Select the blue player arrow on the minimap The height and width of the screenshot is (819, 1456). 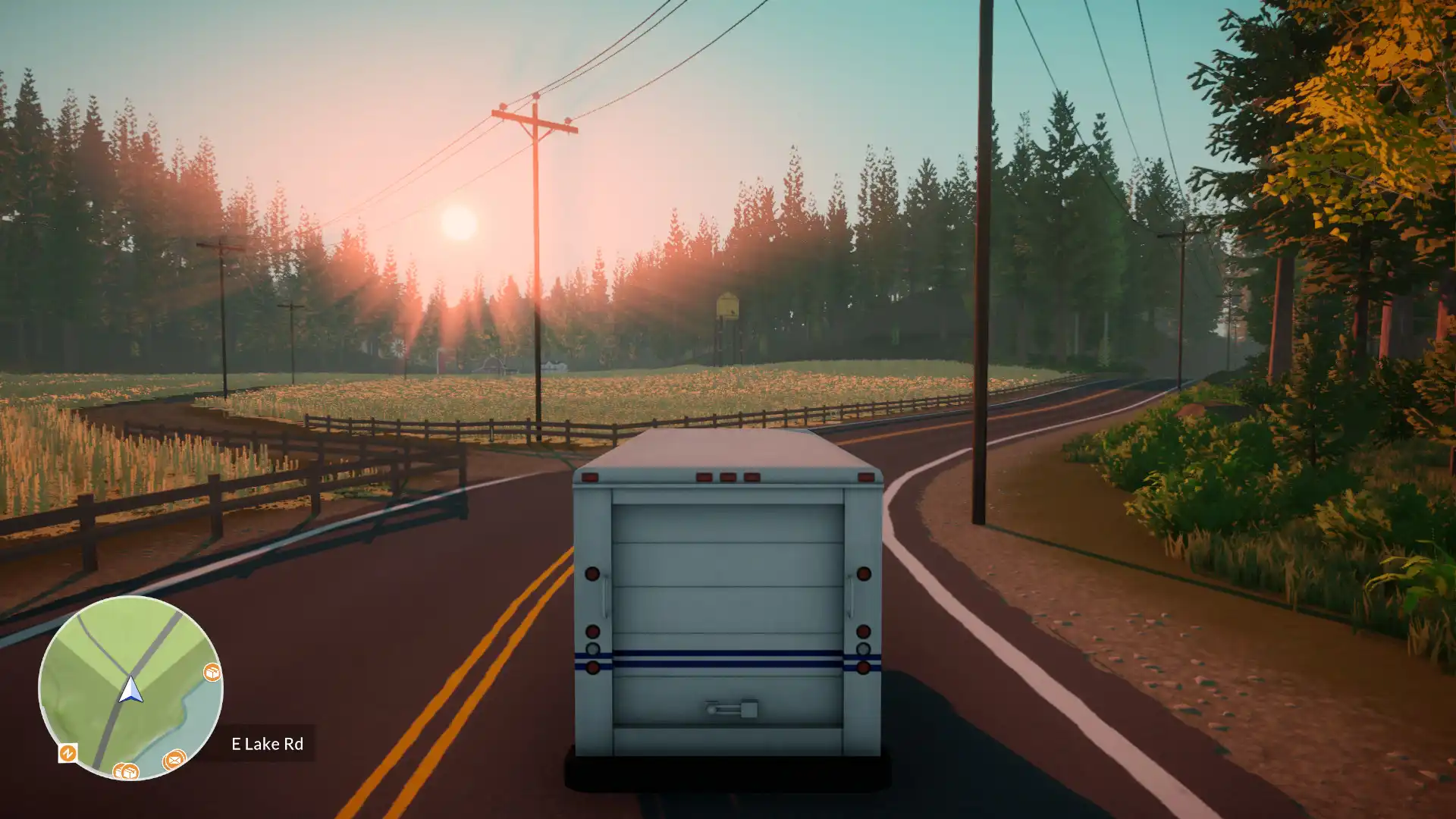tap(130, 691)
